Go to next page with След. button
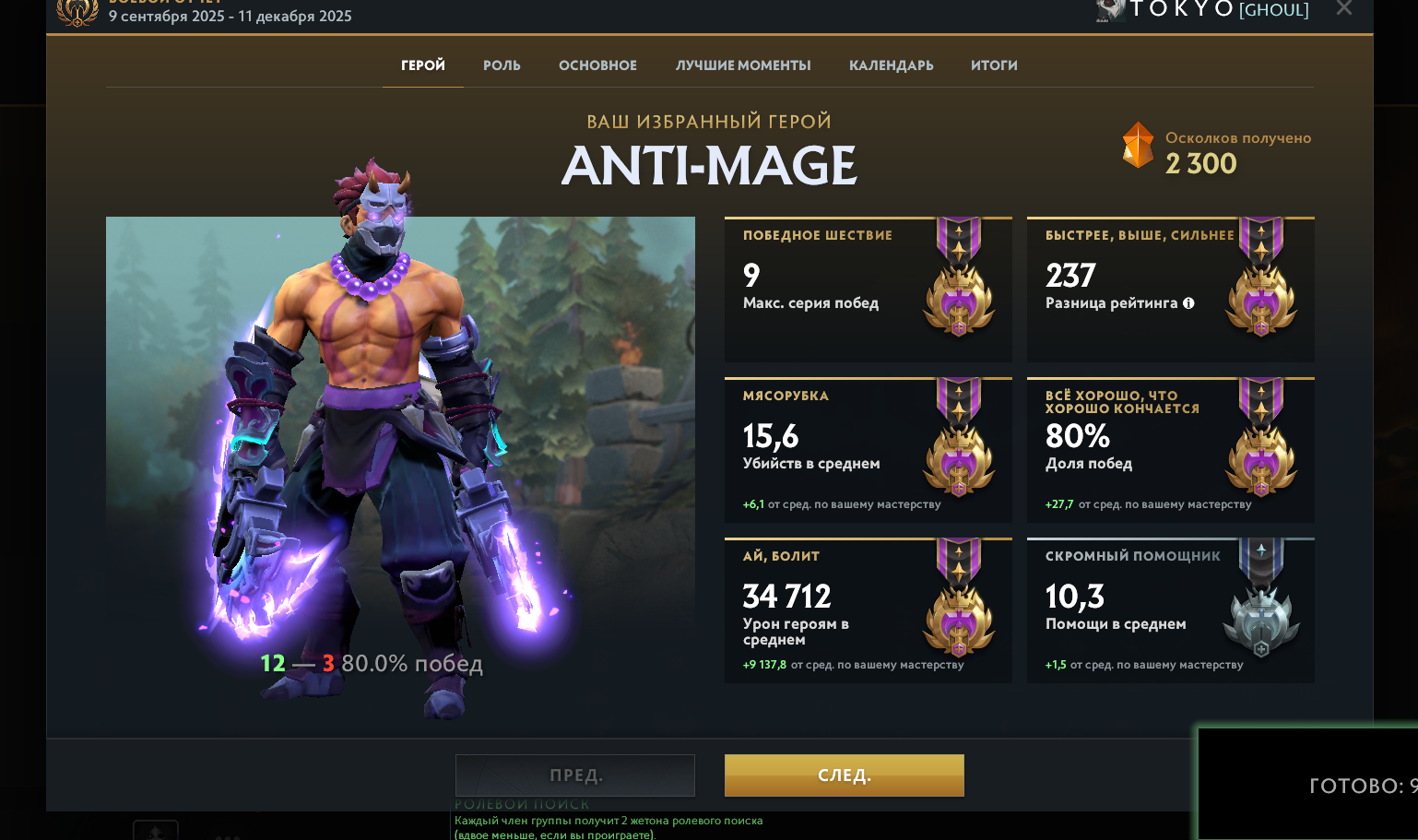The height and width of the screenshot is (840, 1418). (844, 775)
